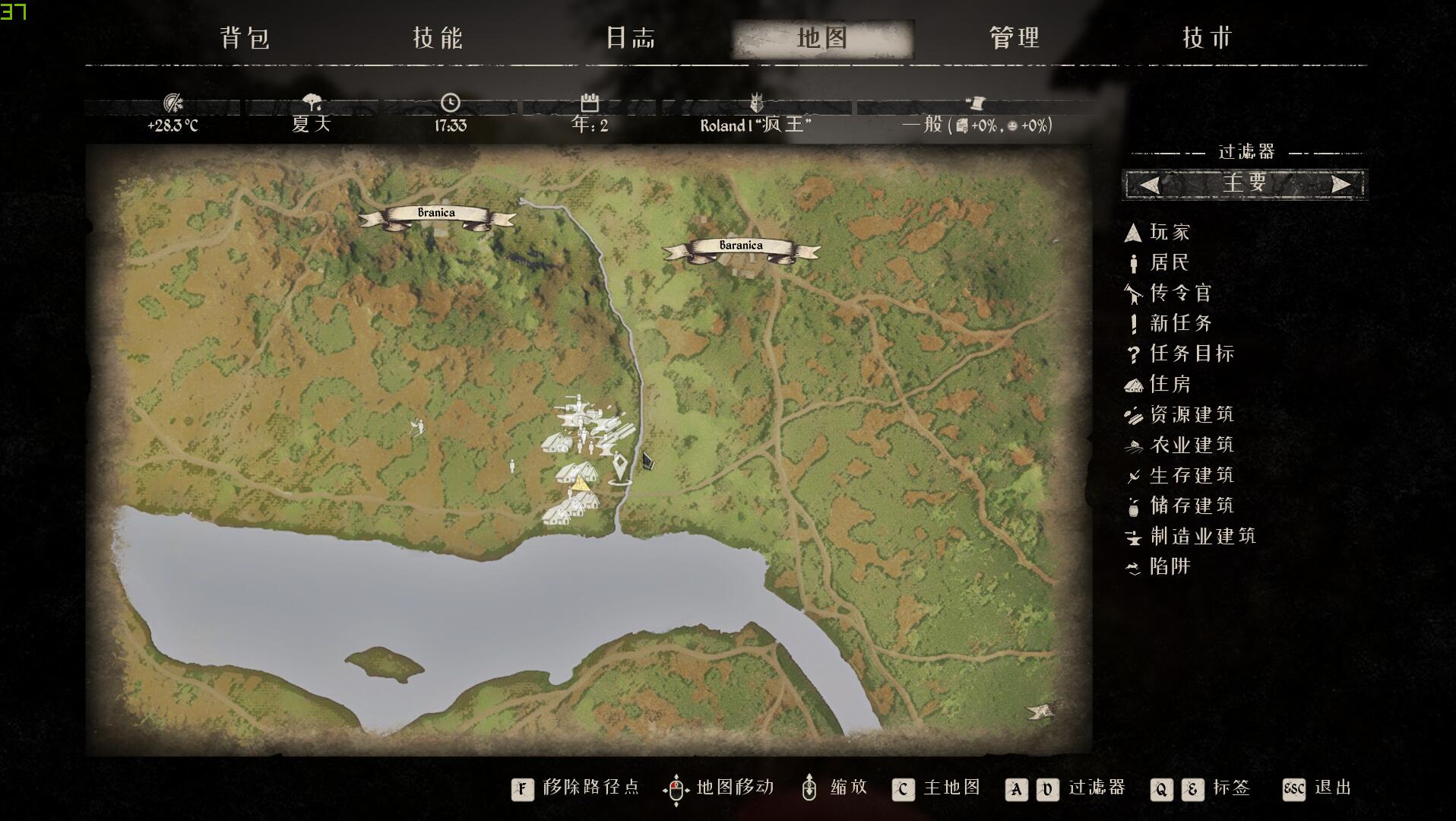Toggle the 新任务 filter
The image size is (1456, 821).
click(x=1179, y=324)
